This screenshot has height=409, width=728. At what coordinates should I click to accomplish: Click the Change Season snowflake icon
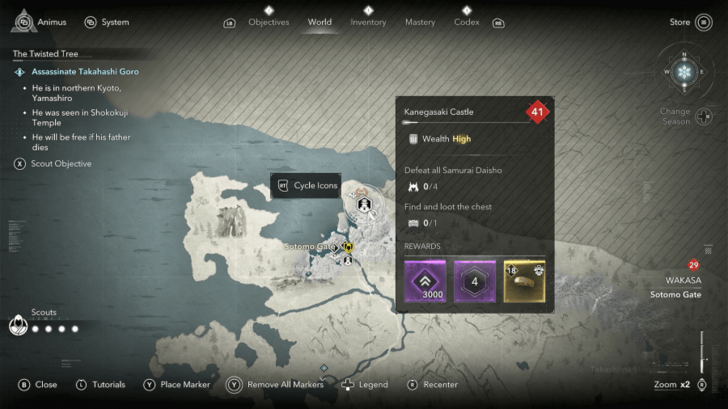point(683,73)
